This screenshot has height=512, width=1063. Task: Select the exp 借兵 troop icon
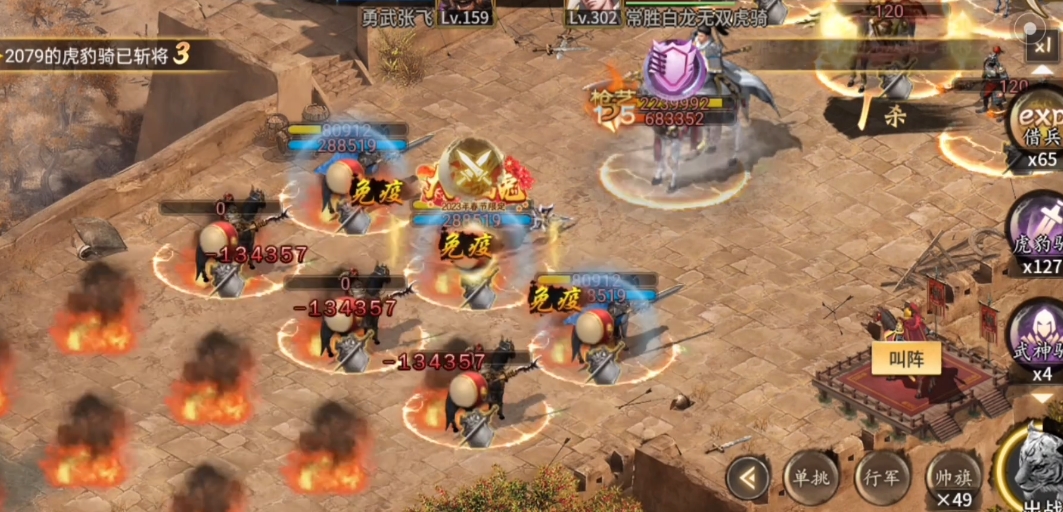coord(1037,124)
